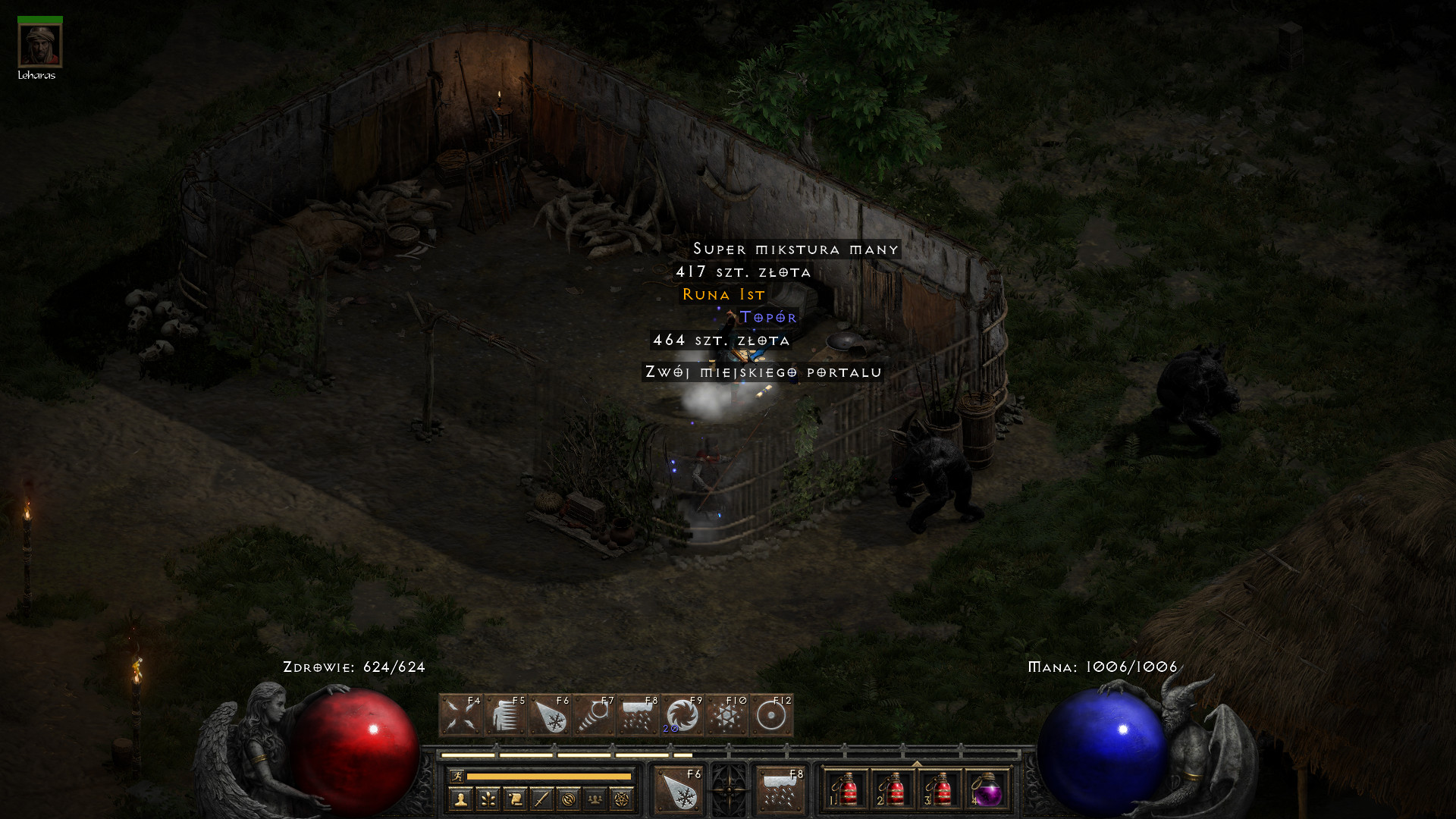Use the purple potion in belt slot 4

(x=986, y=790)
